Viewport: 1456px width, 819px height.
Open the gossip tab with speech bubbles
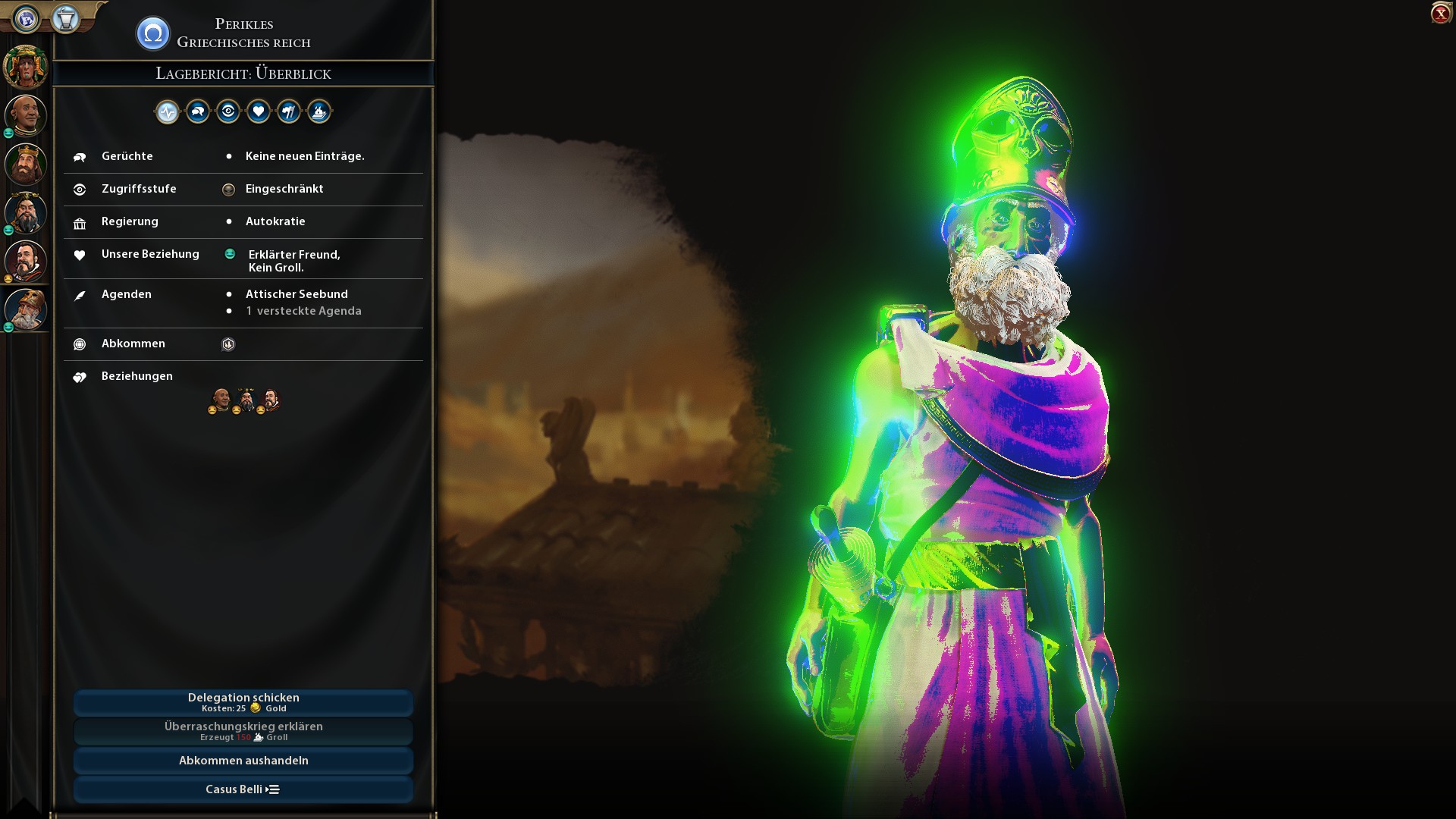[198, 112]
